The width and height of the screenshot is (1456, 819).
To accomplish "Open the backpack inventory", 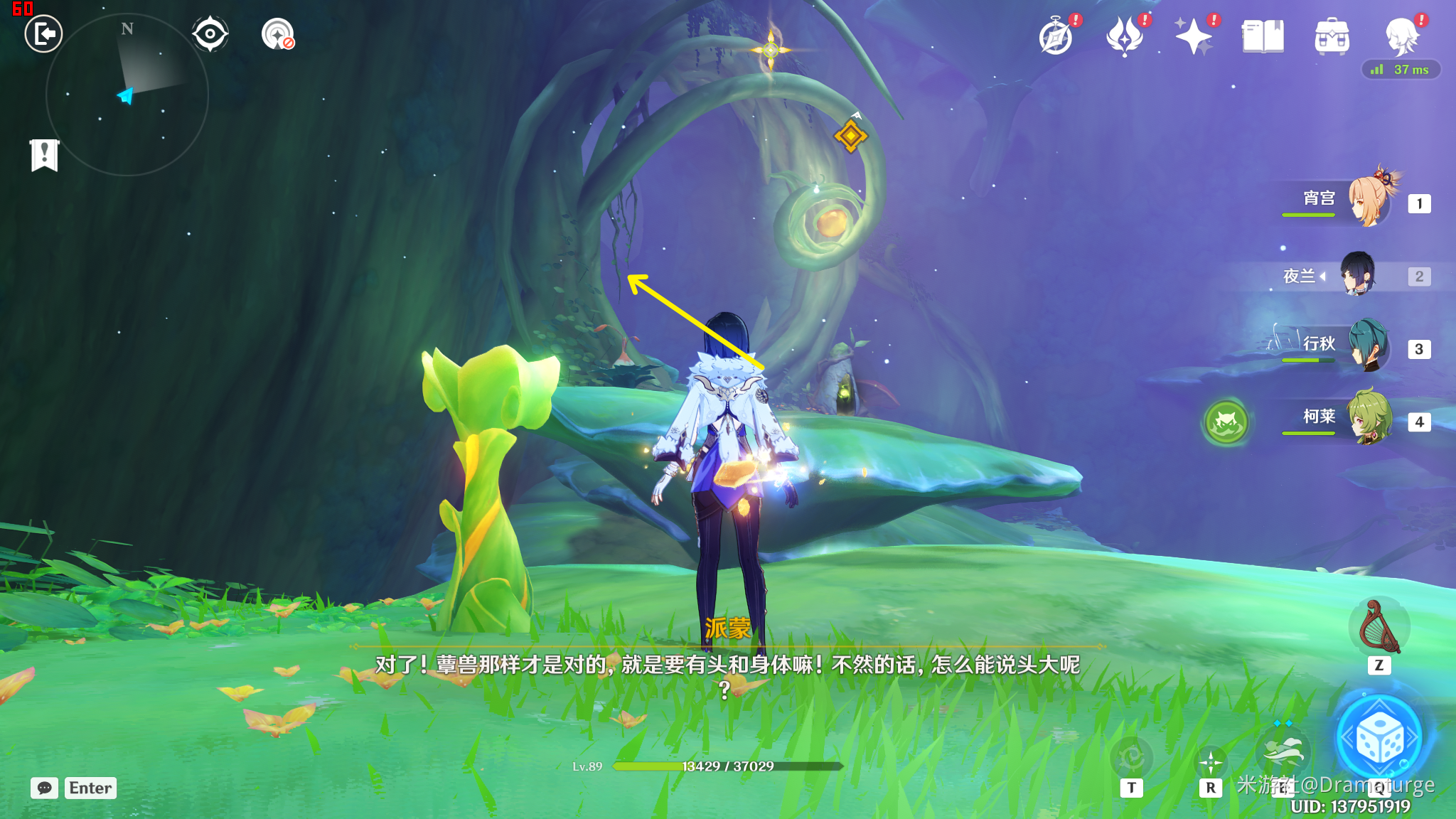I will (x=1332, y=37).
